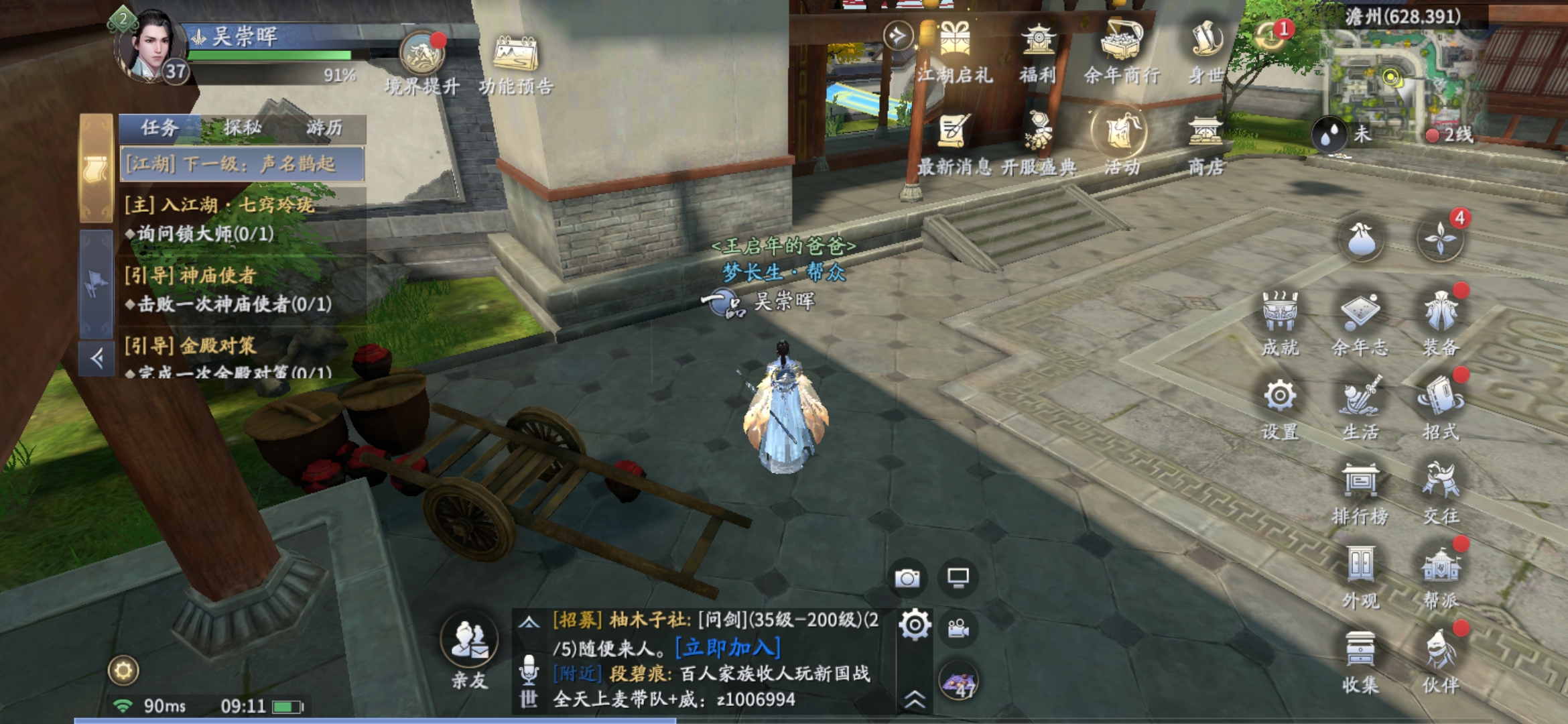1568x724 pixels.
Task: Switch to the 探秘 tab
Action: [243, 127]
